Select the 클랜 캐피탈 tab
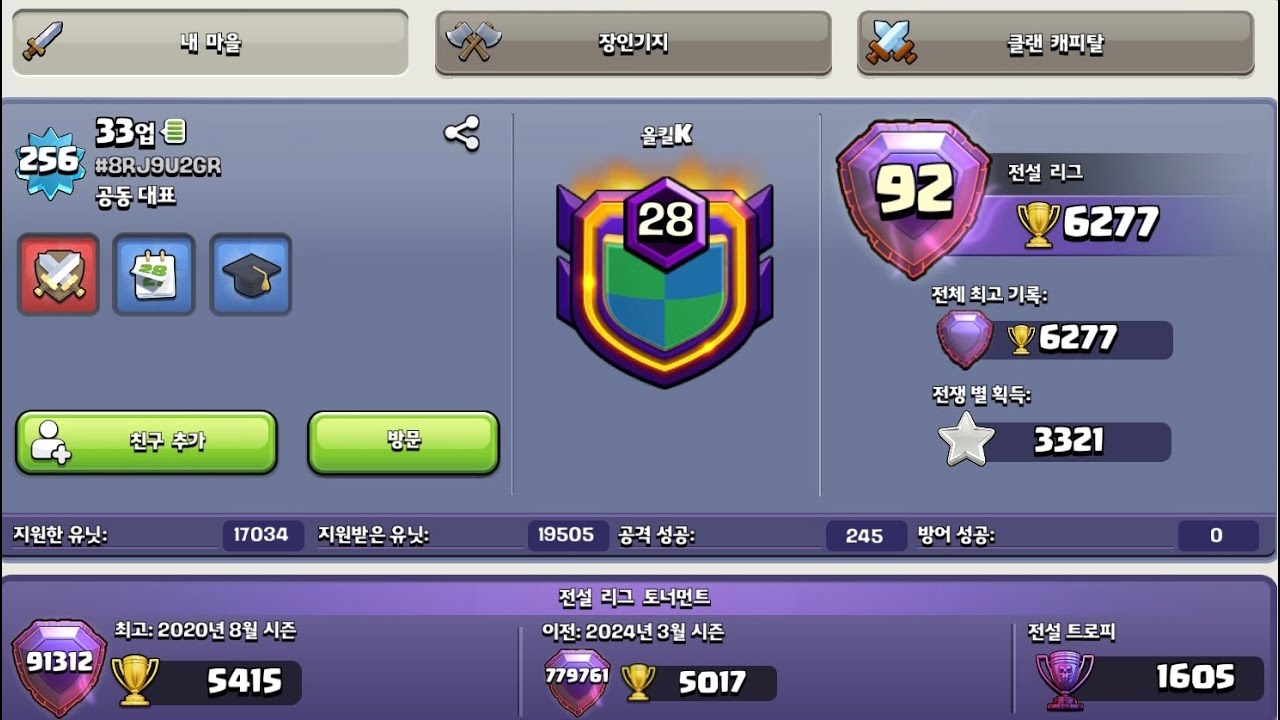Image resolution: width=1280 pixels, height=720 pixels. coord(1055,44)
